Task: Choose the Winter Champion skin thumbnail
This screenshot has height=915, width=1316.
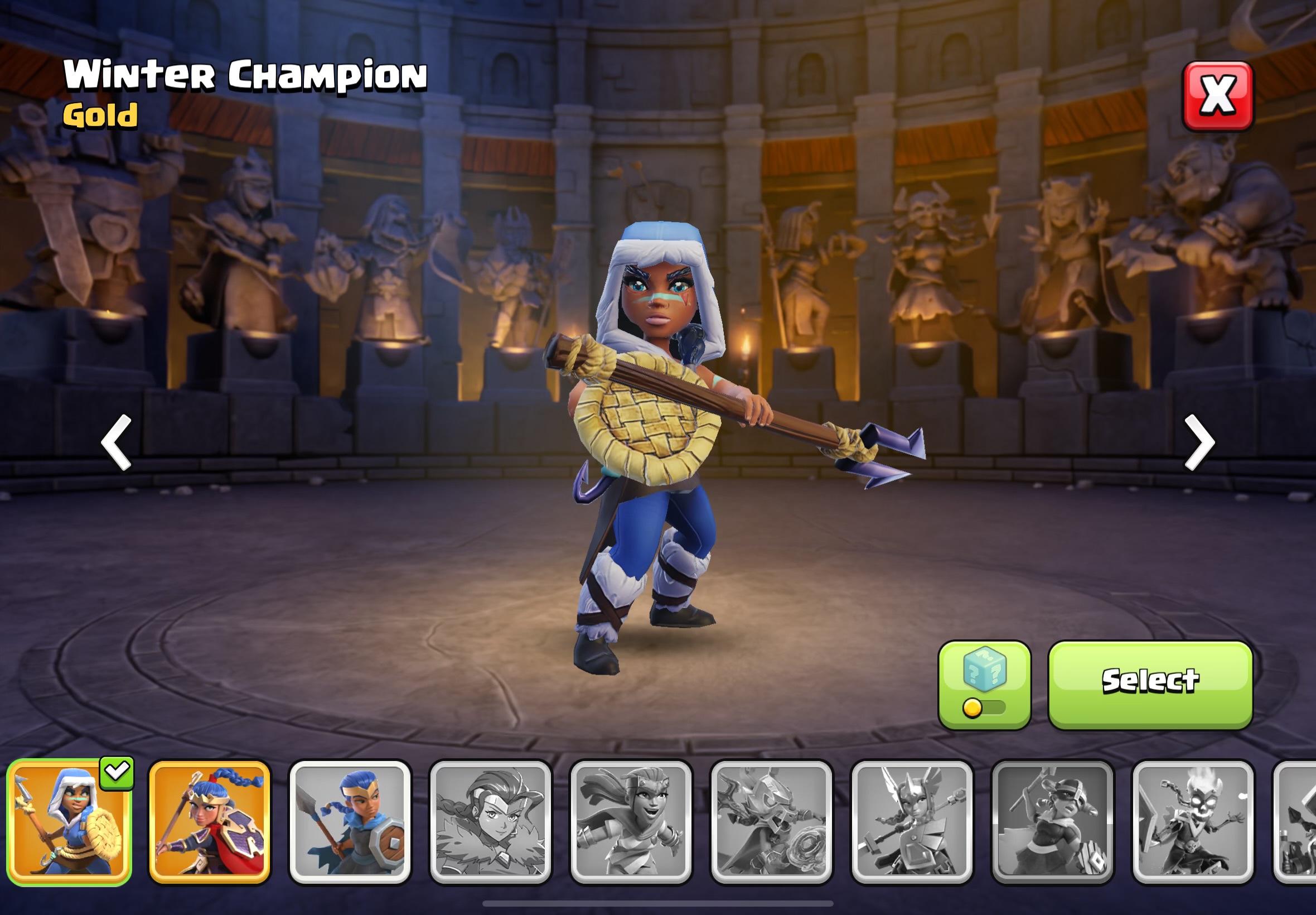Action: click(x=69, y=822)
